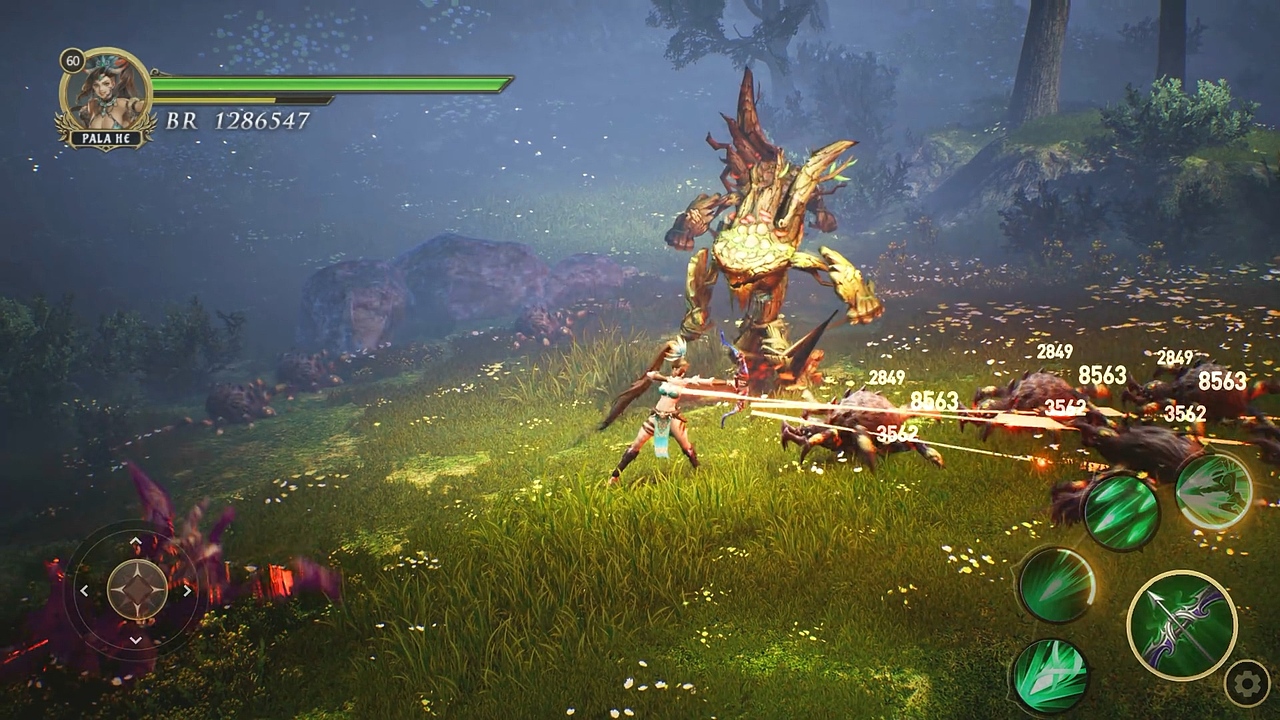Image resolution: width=1280 pixels, height=720 pixels.
Task: Tap the virtual joystick center knob
Action: 136,590
